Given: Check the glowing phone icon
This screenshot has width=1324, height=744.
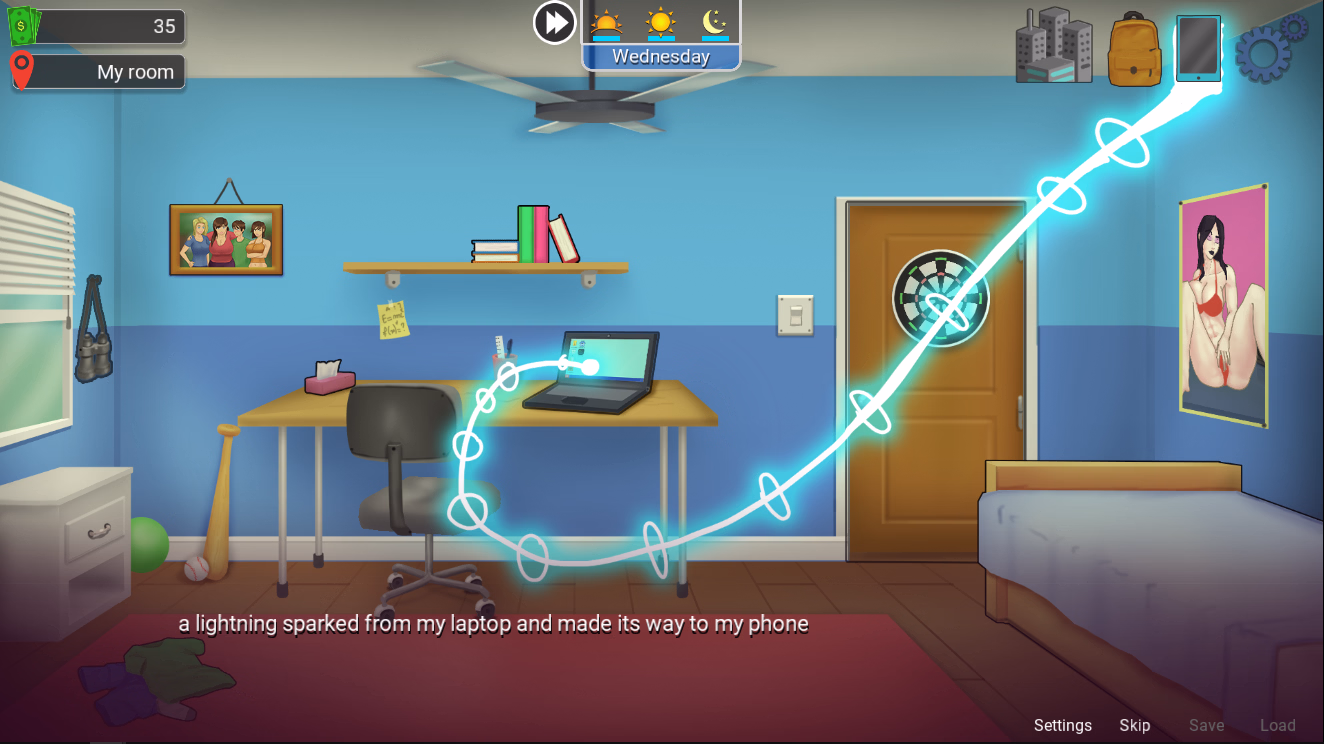Looking at the screenshot, I should [1197, 49].
